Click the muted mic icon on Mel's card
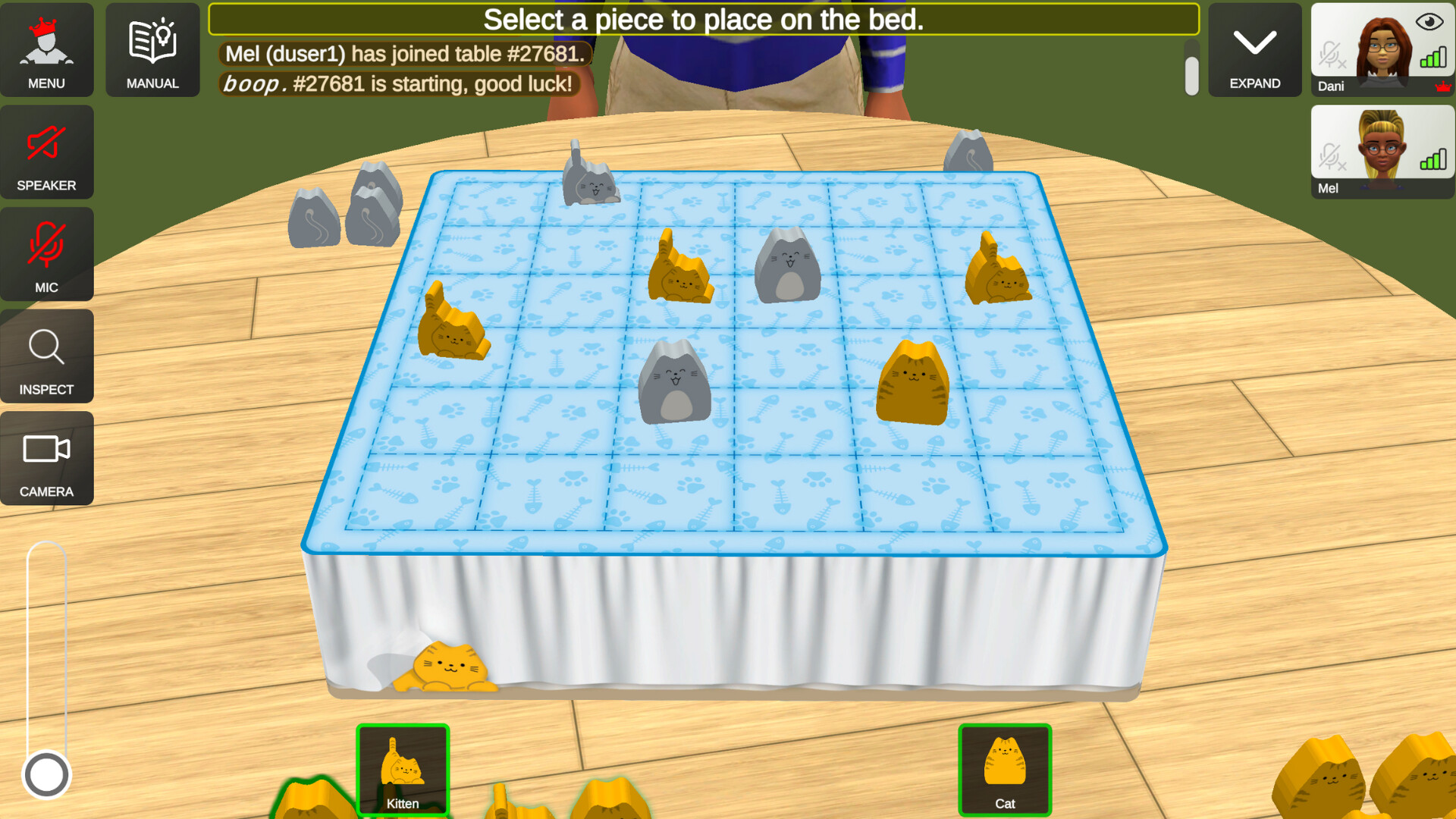The width and height of the screenshot is (1456, 819). (x=1332, y=158)
